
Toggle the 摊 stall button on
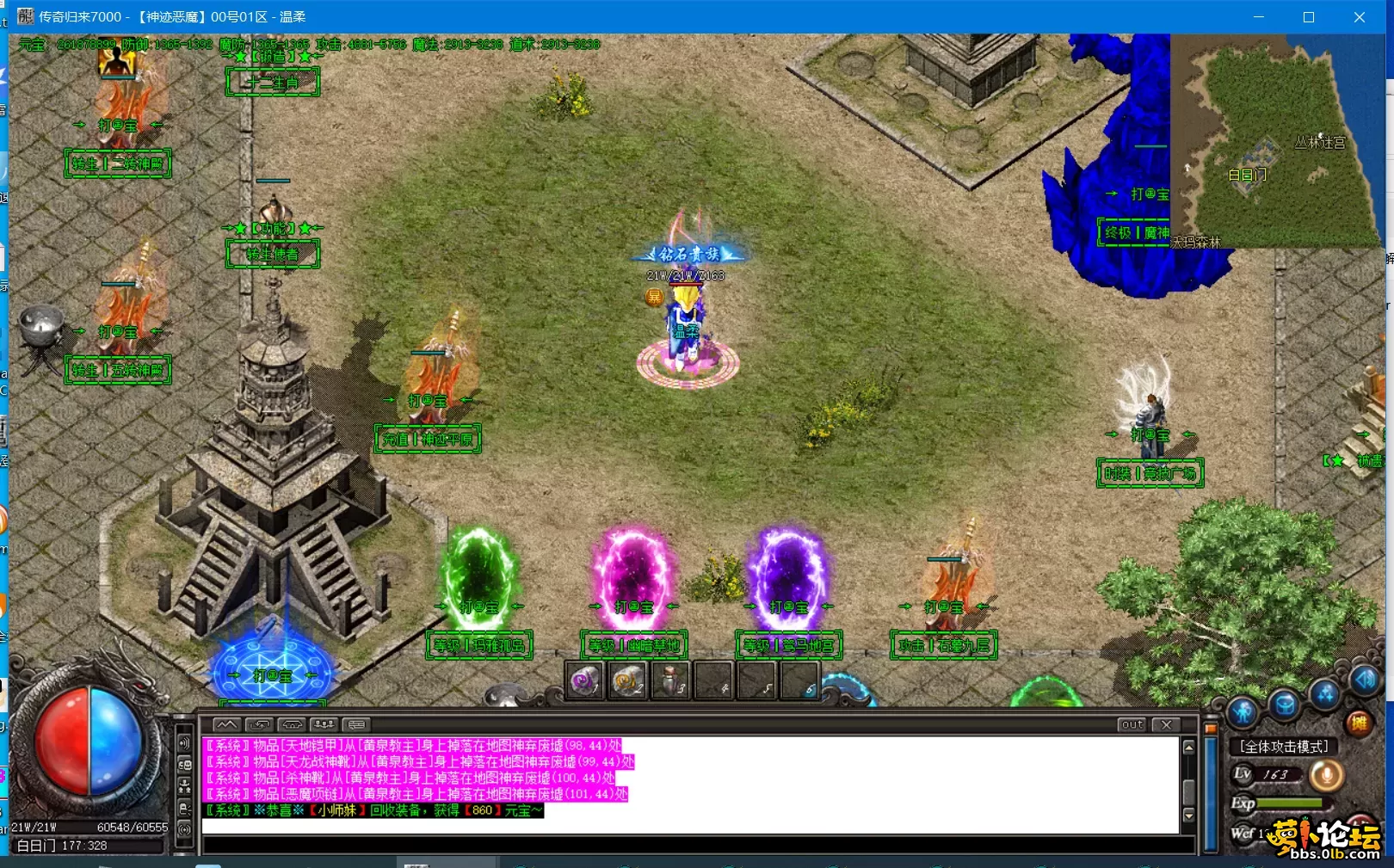1360,725
